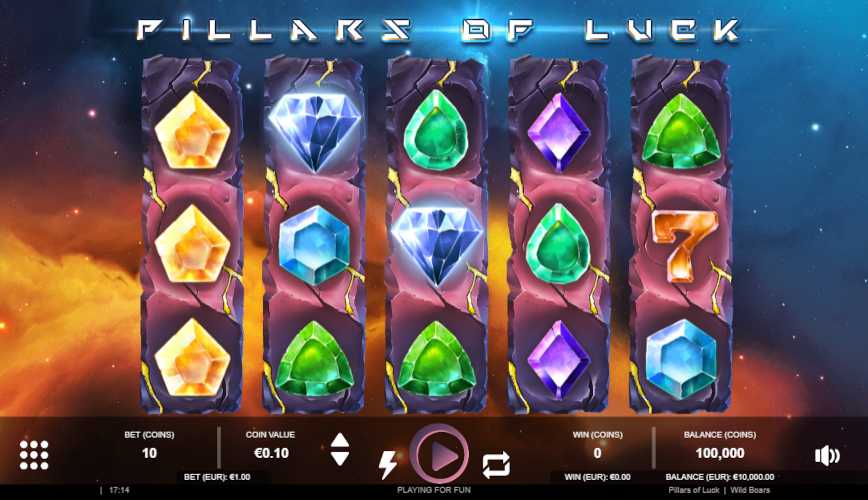
Task: Decrease the coin value with down arrow
Action: [340, 458]
